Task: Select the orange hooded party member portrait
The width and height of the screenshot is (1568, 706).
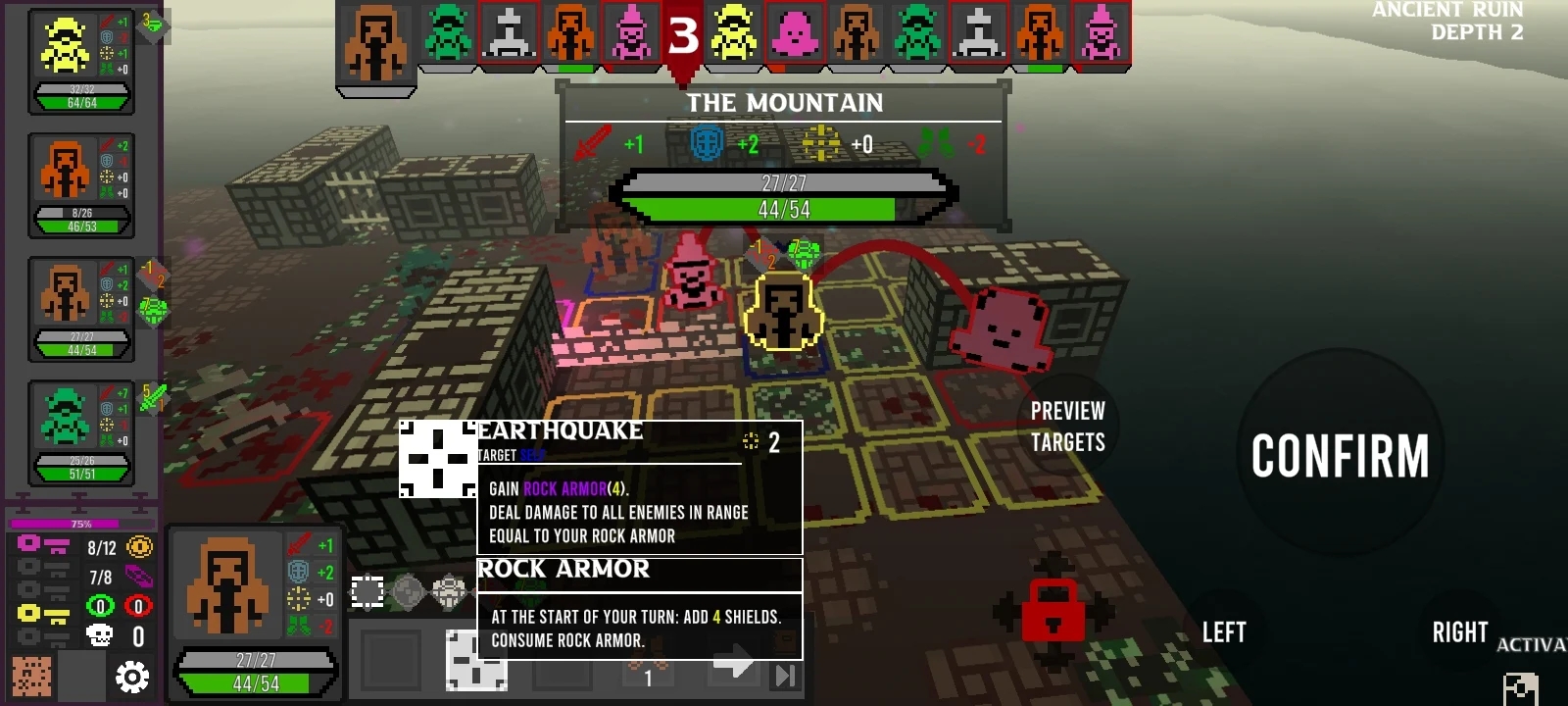Action: 65,171
